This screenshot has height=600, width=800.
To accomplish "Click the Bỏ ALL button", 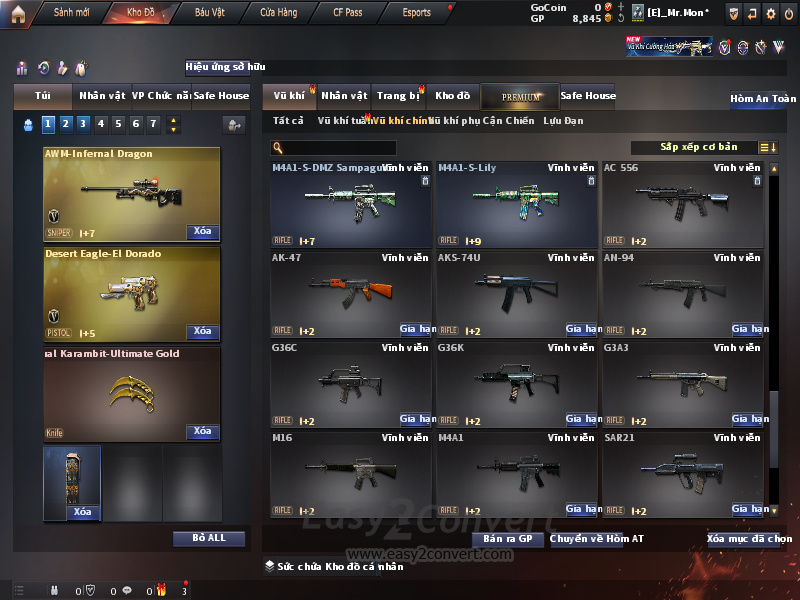I will [208, 538].
